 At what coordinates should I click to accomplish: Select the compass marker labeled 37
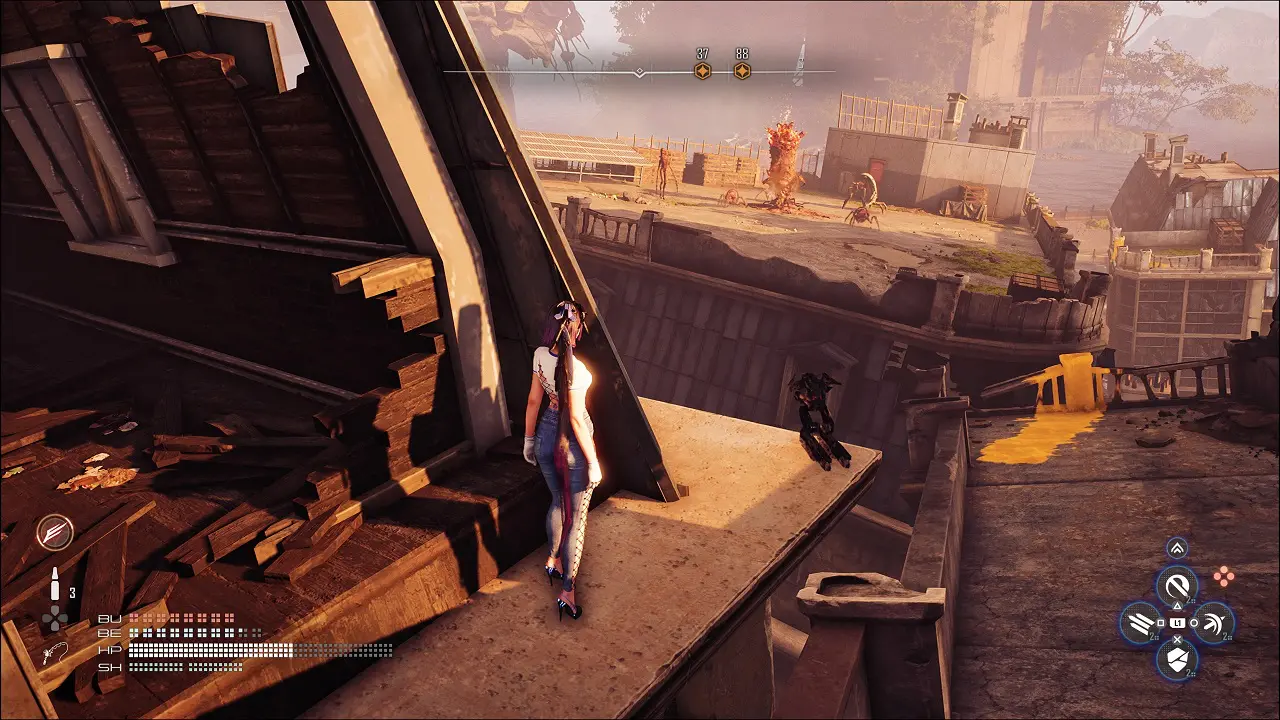tap(703, 71)
